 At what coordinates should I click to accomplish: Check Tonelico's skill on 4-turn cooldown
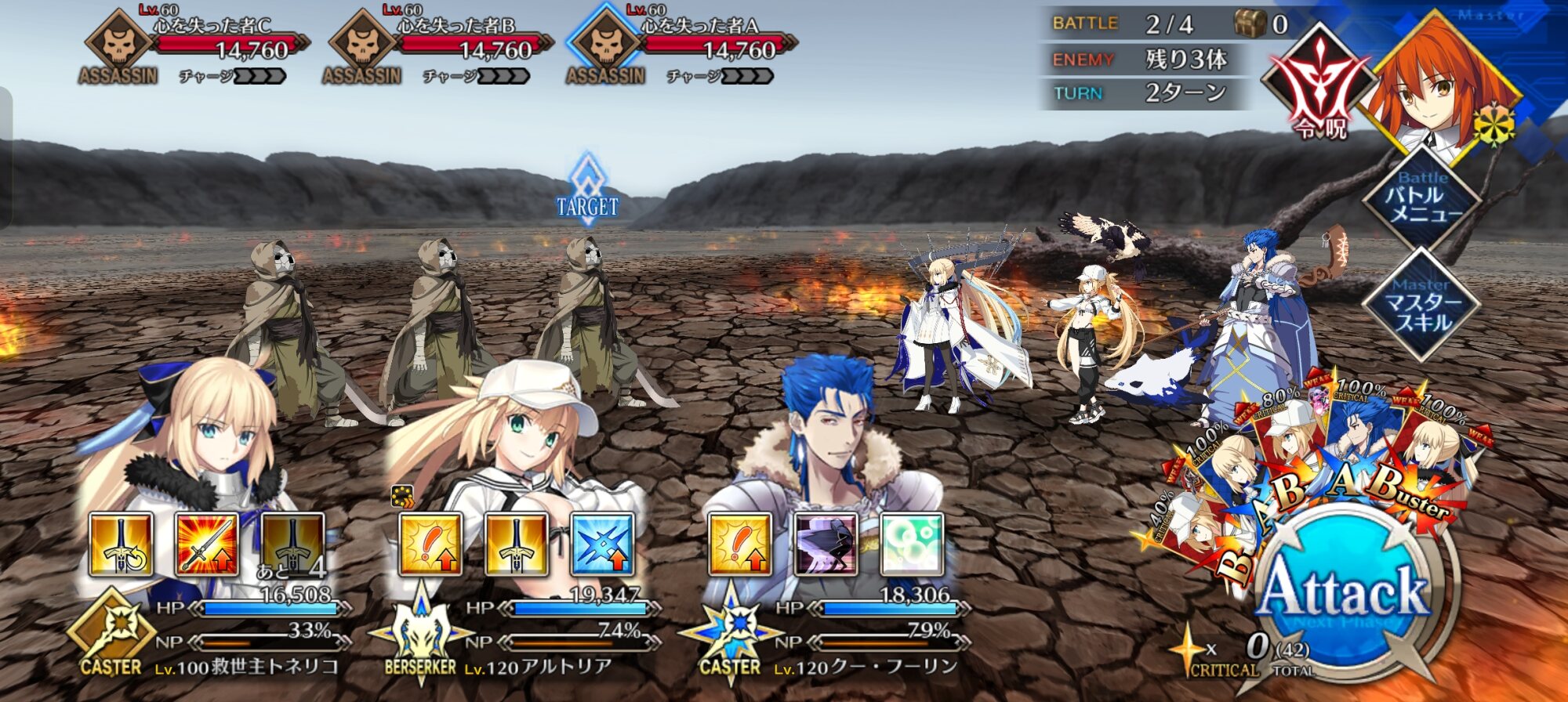293,544
